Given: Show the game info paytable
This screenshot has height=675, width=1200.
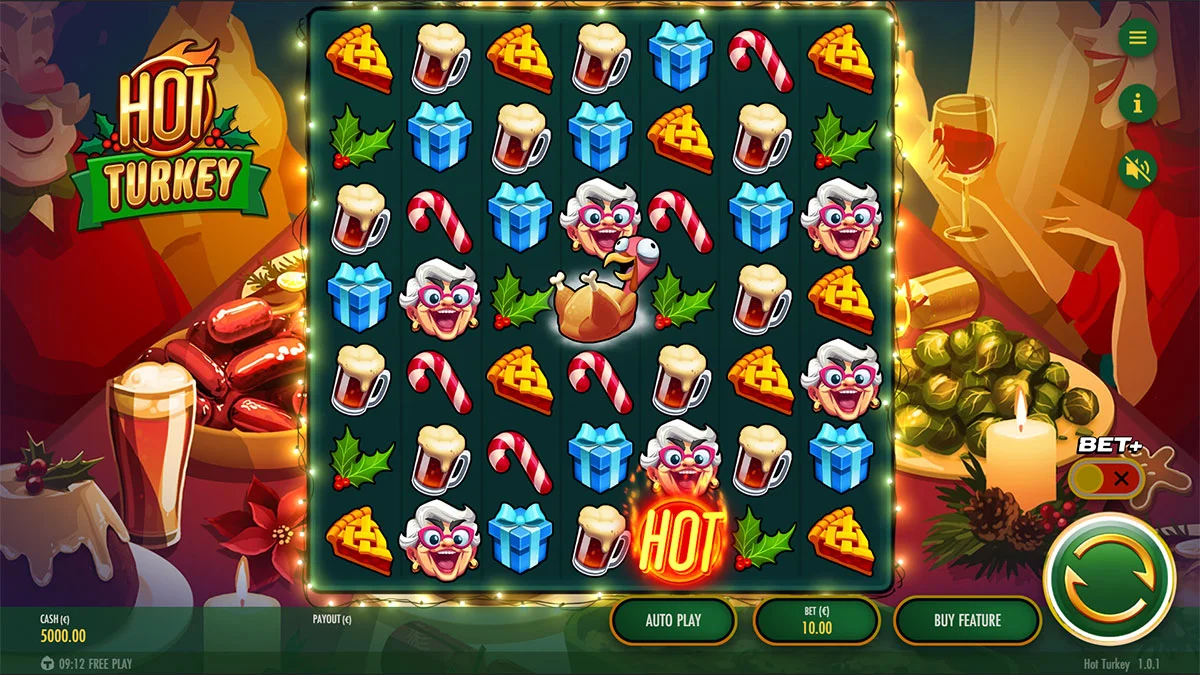Looking at the screenshot, I should tap(1137, 103).
